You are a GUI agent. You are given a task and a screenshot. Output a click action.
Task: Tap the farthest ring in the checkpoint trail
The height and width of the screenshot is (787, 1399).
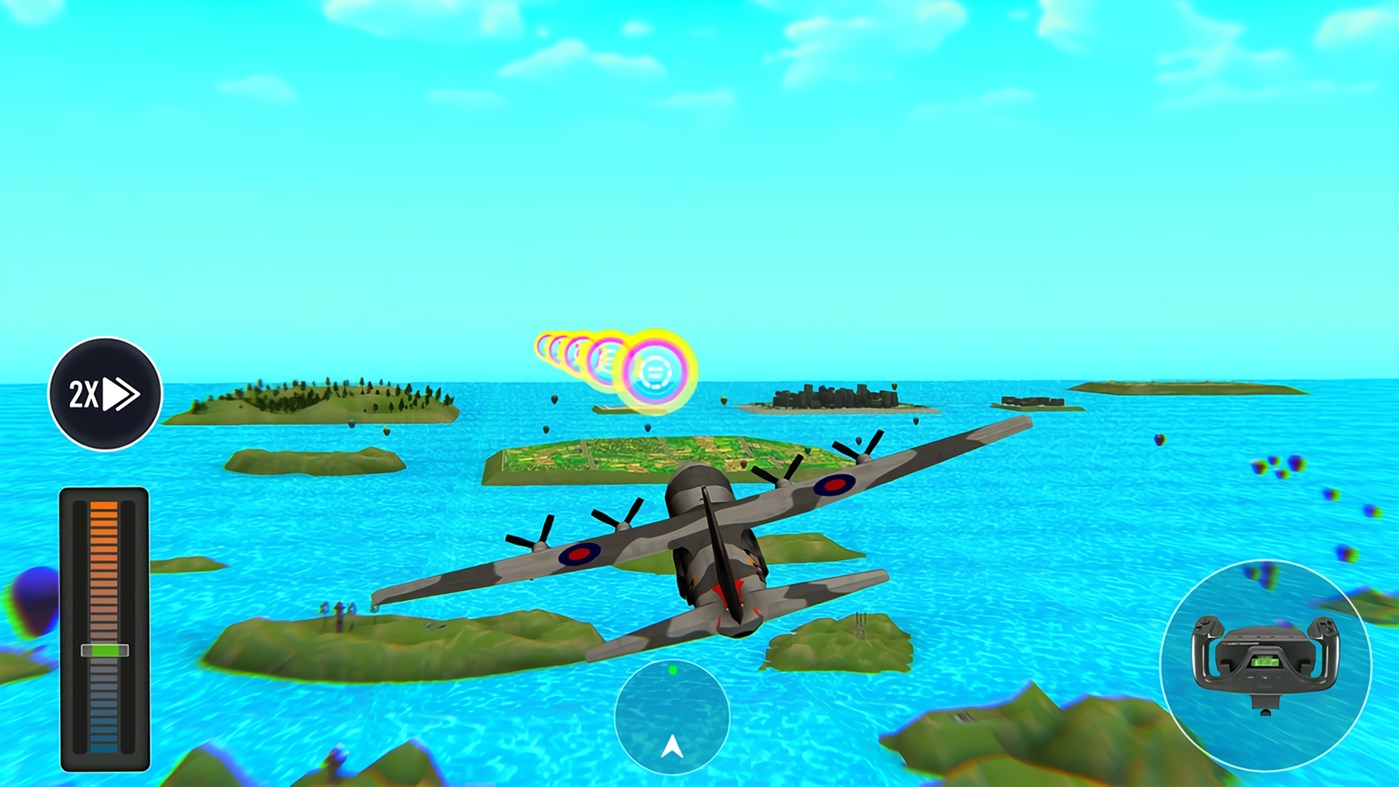point(546,345)
